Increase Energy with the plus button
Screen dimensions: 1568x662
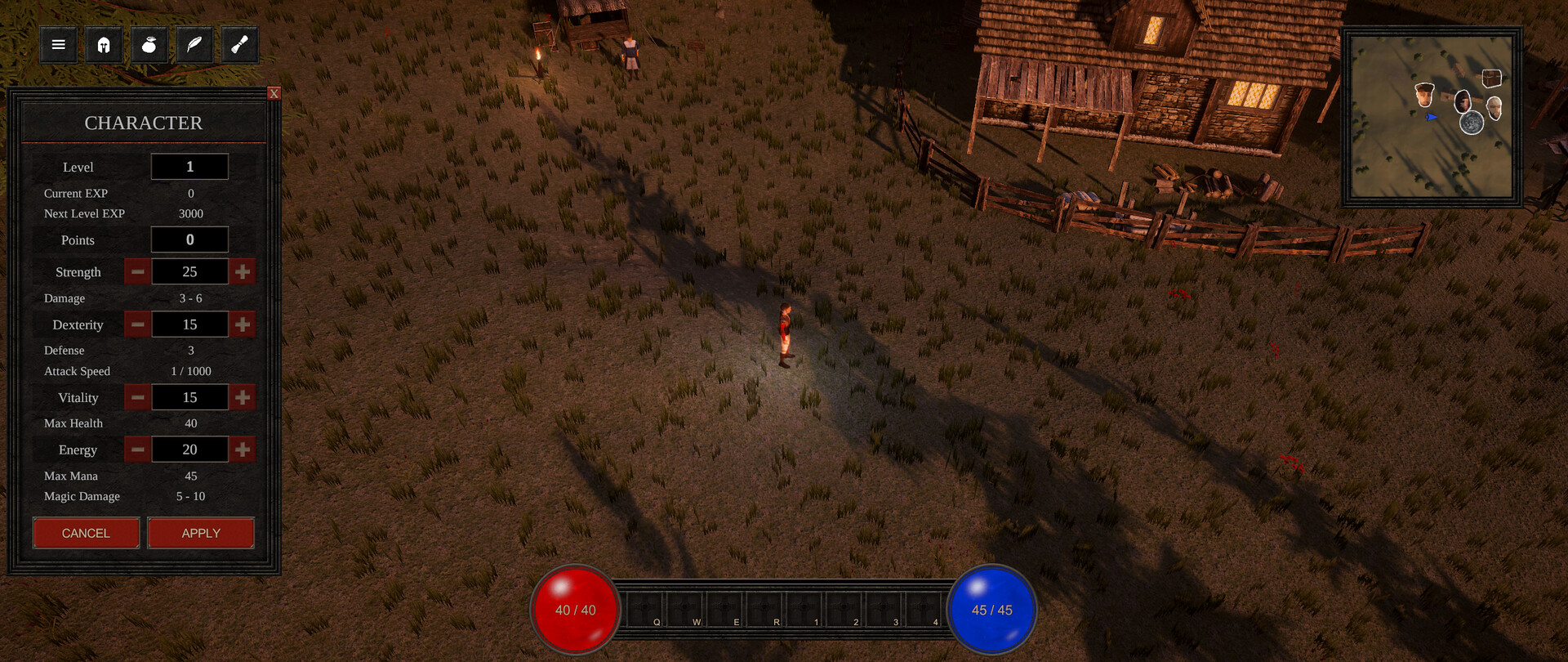242,449
